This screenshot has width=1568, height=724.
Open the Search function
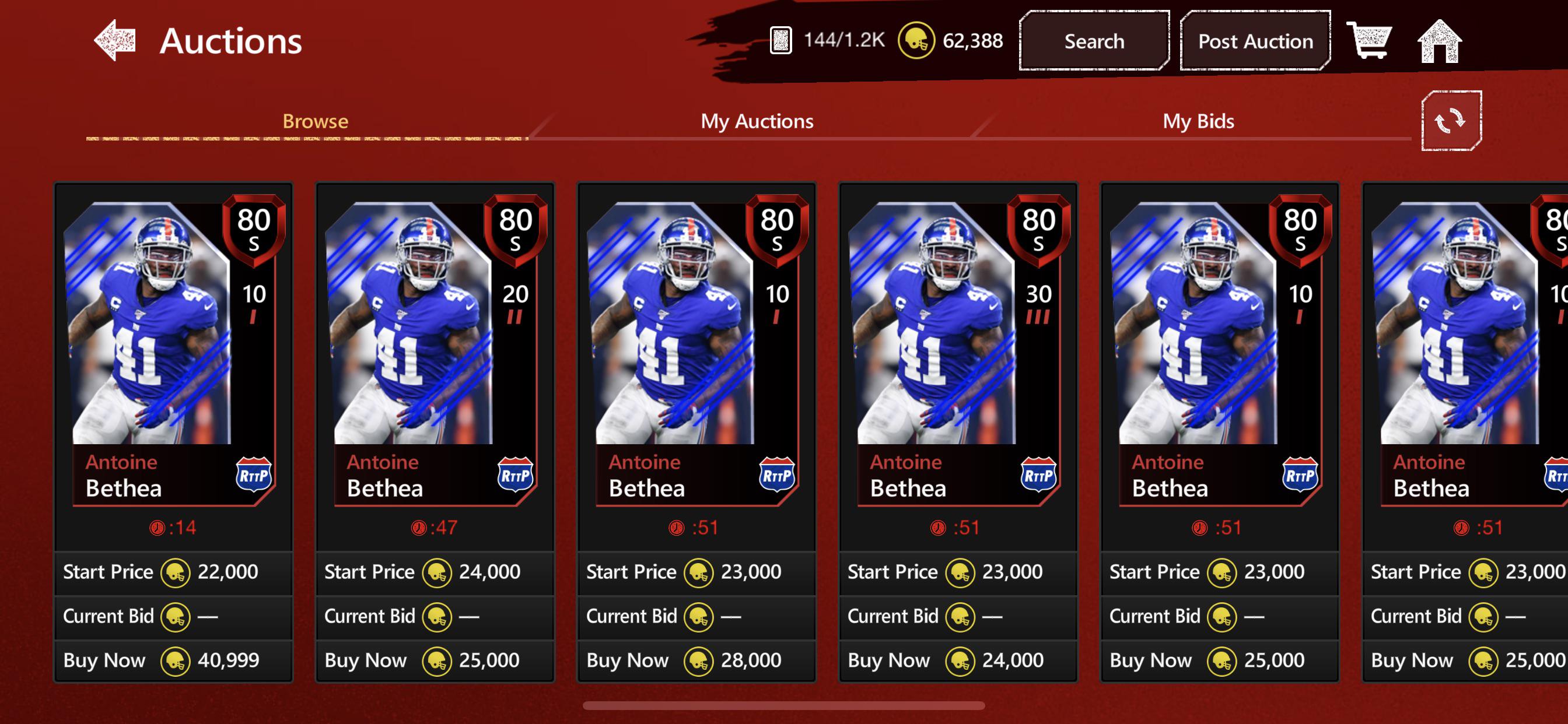pos(1093,41)
